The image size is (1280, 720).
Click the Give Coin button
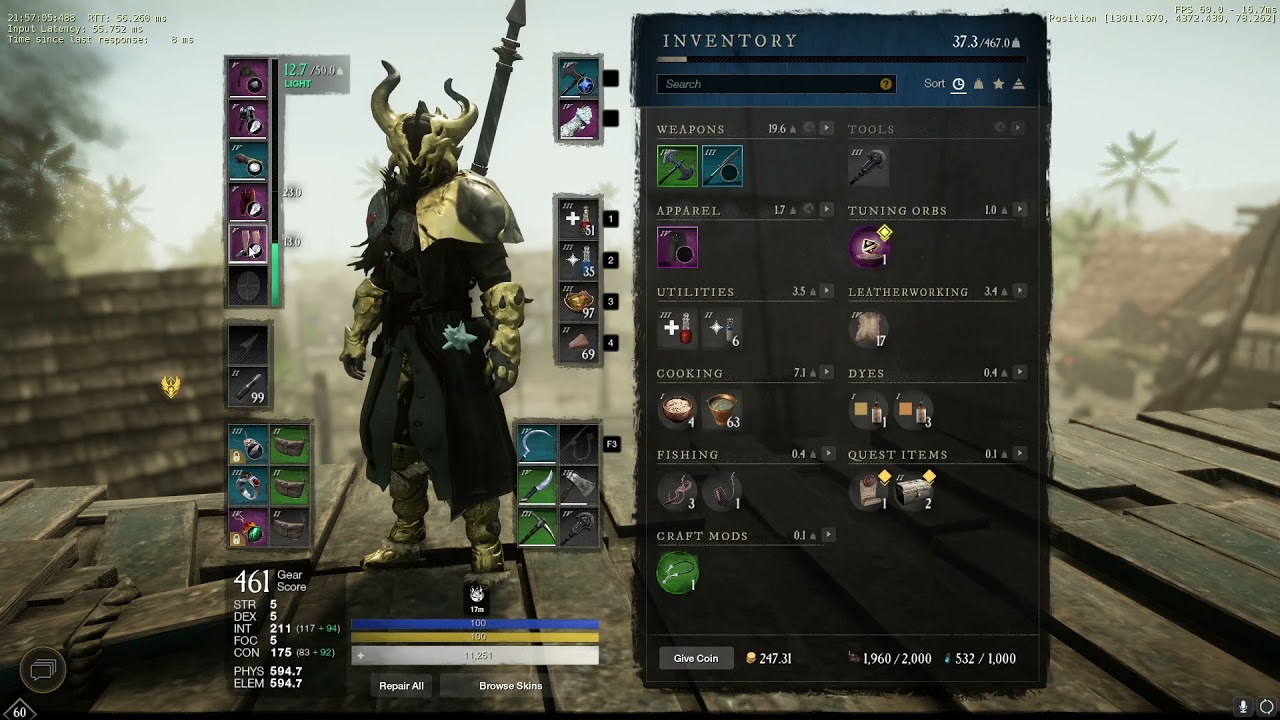click(x=696, y=658)
